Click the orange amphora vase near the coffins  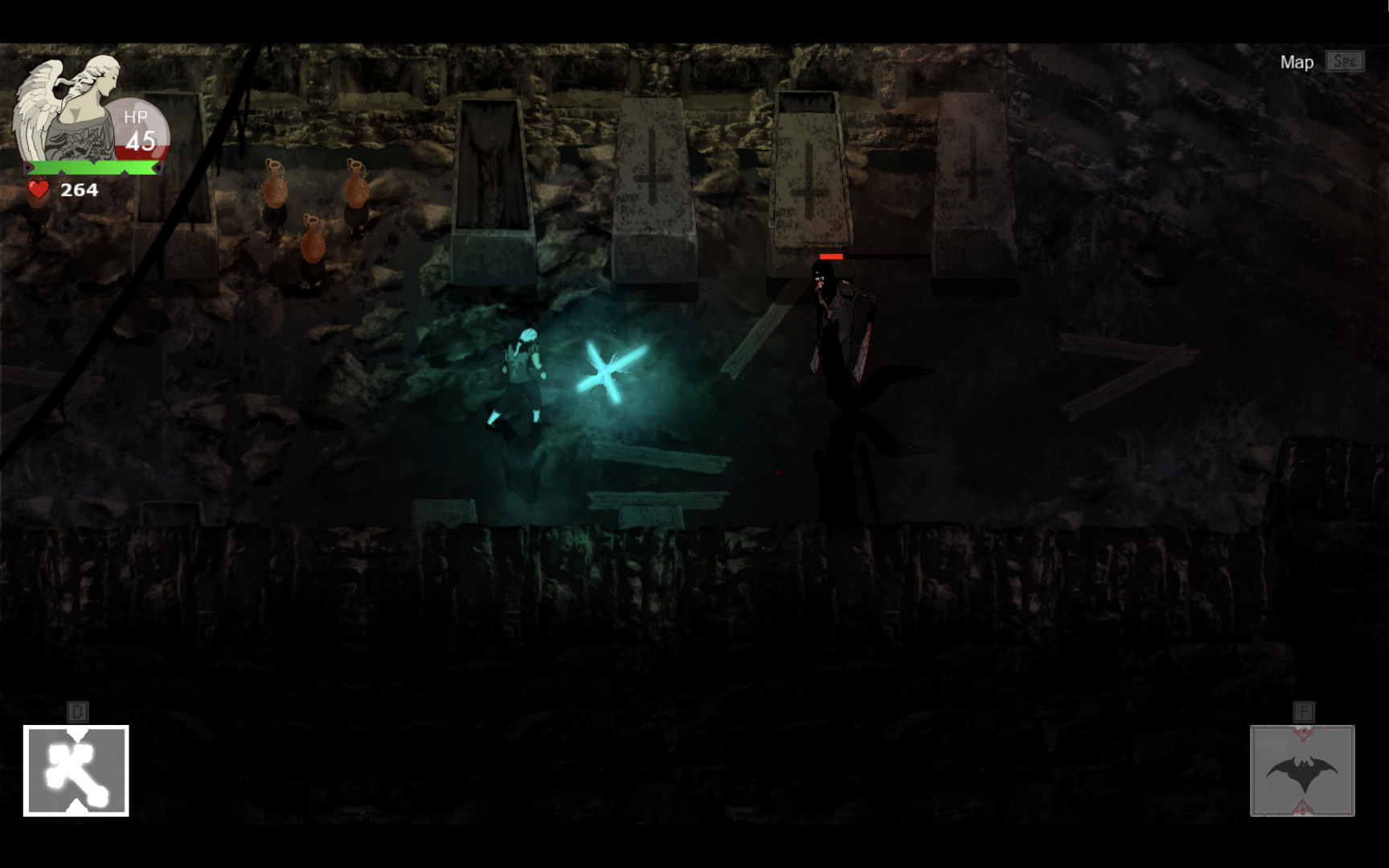[x=275, y=189]
